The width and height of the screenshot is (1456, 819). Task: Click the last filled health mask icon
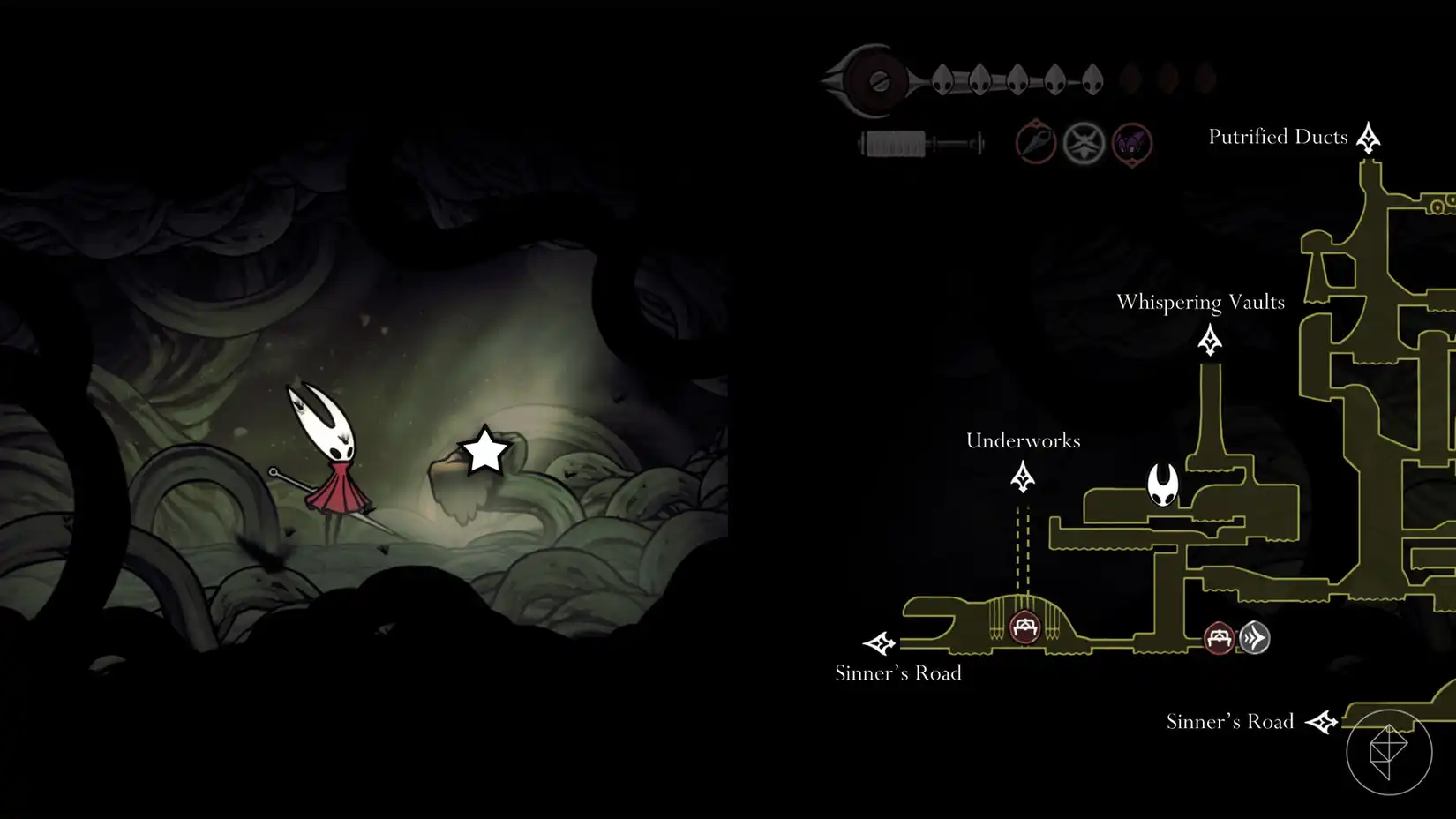(x=1093, y=77)
